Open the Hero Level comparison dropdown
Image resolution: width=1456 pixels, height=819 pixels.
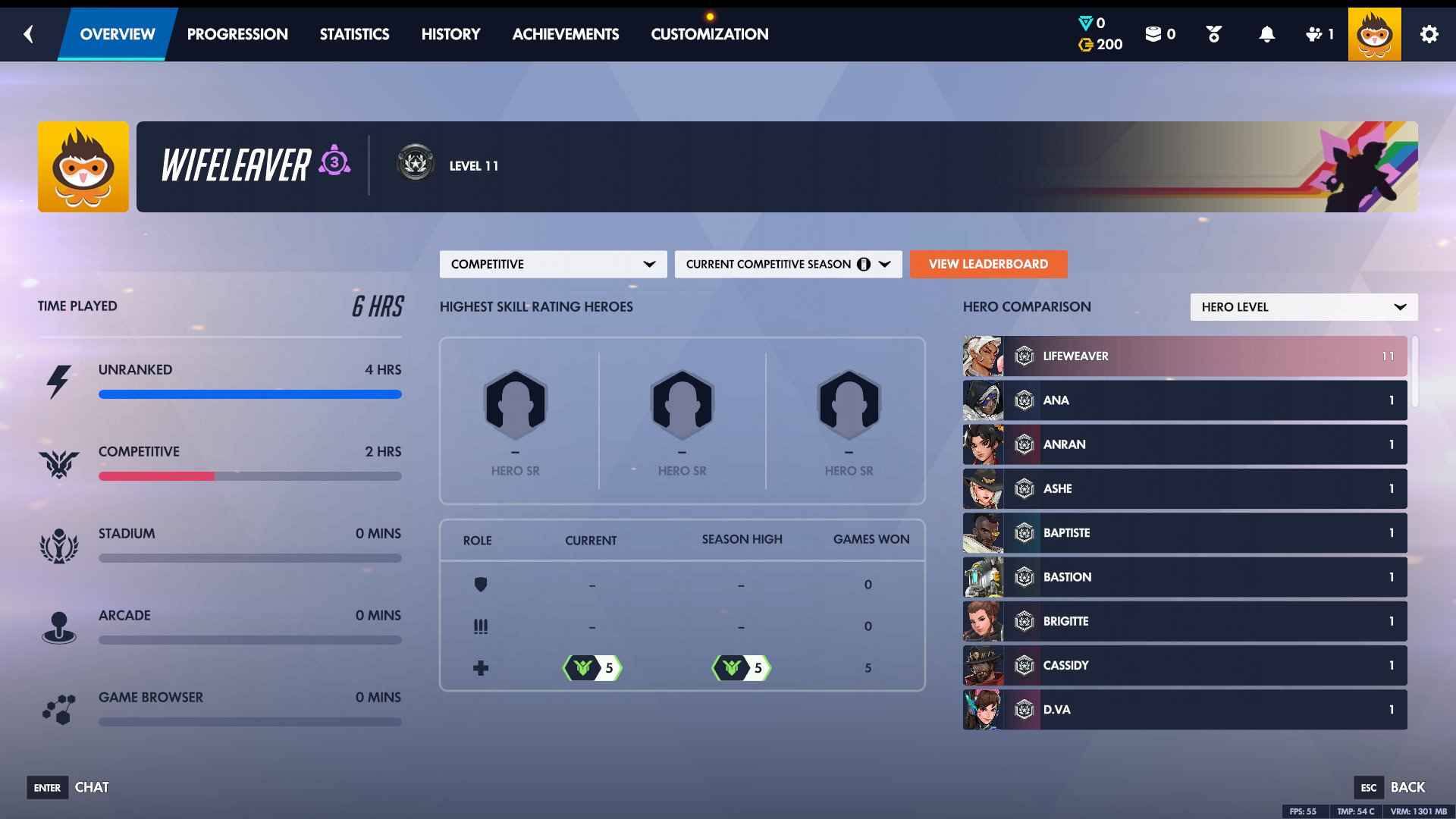click(x=1303, y=307)
